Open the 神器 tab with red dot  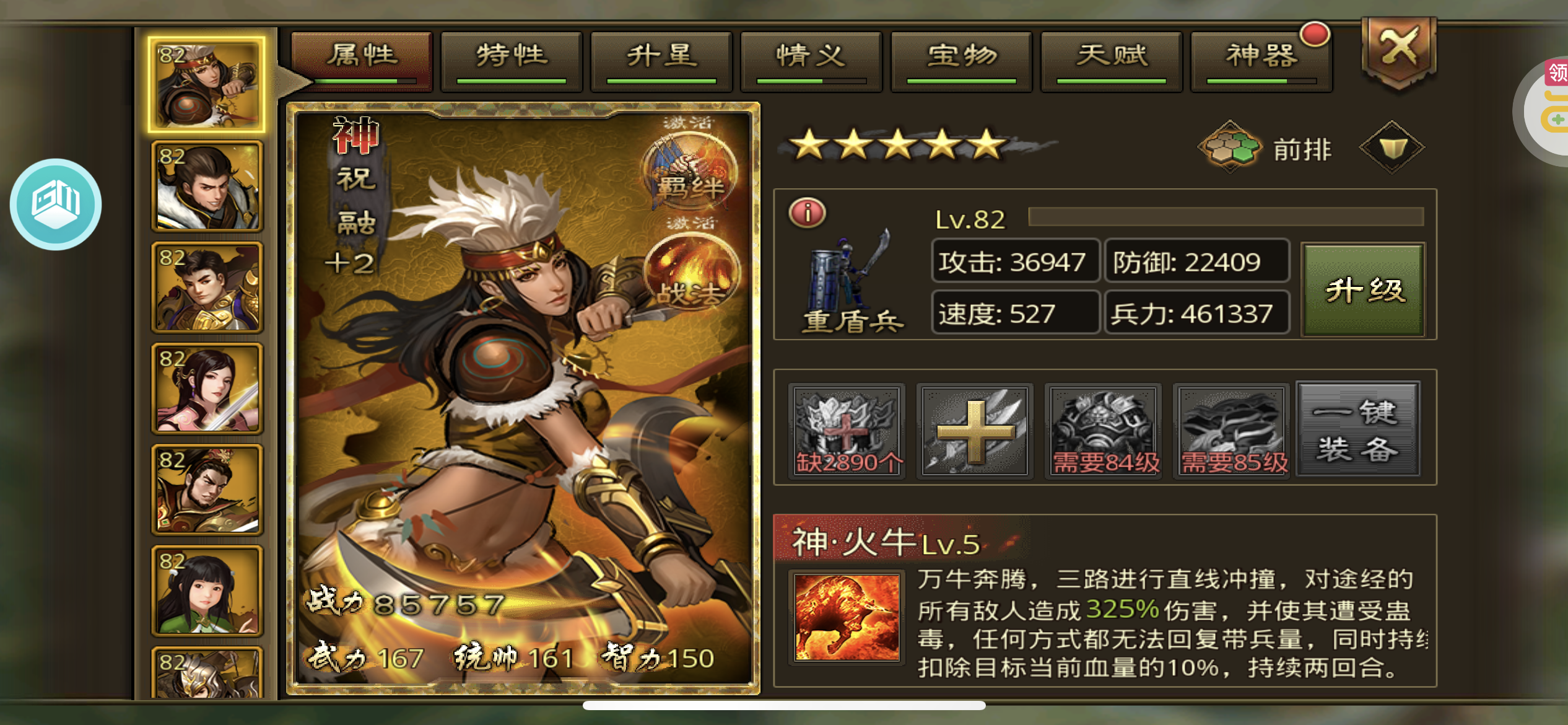click(x=1261, y=60)
